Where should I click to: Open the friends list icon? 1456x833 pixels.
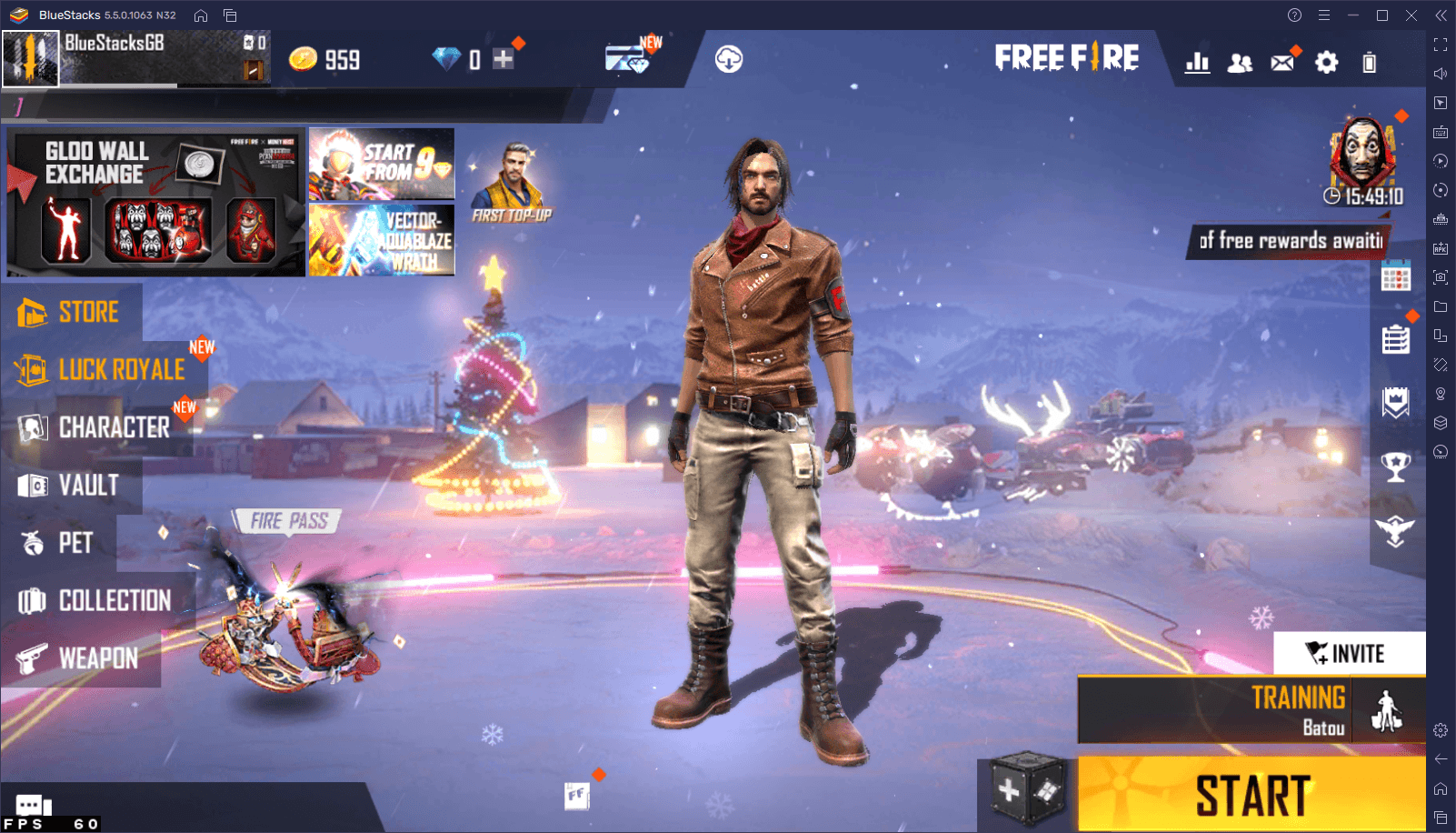[x=1240, y=61]
